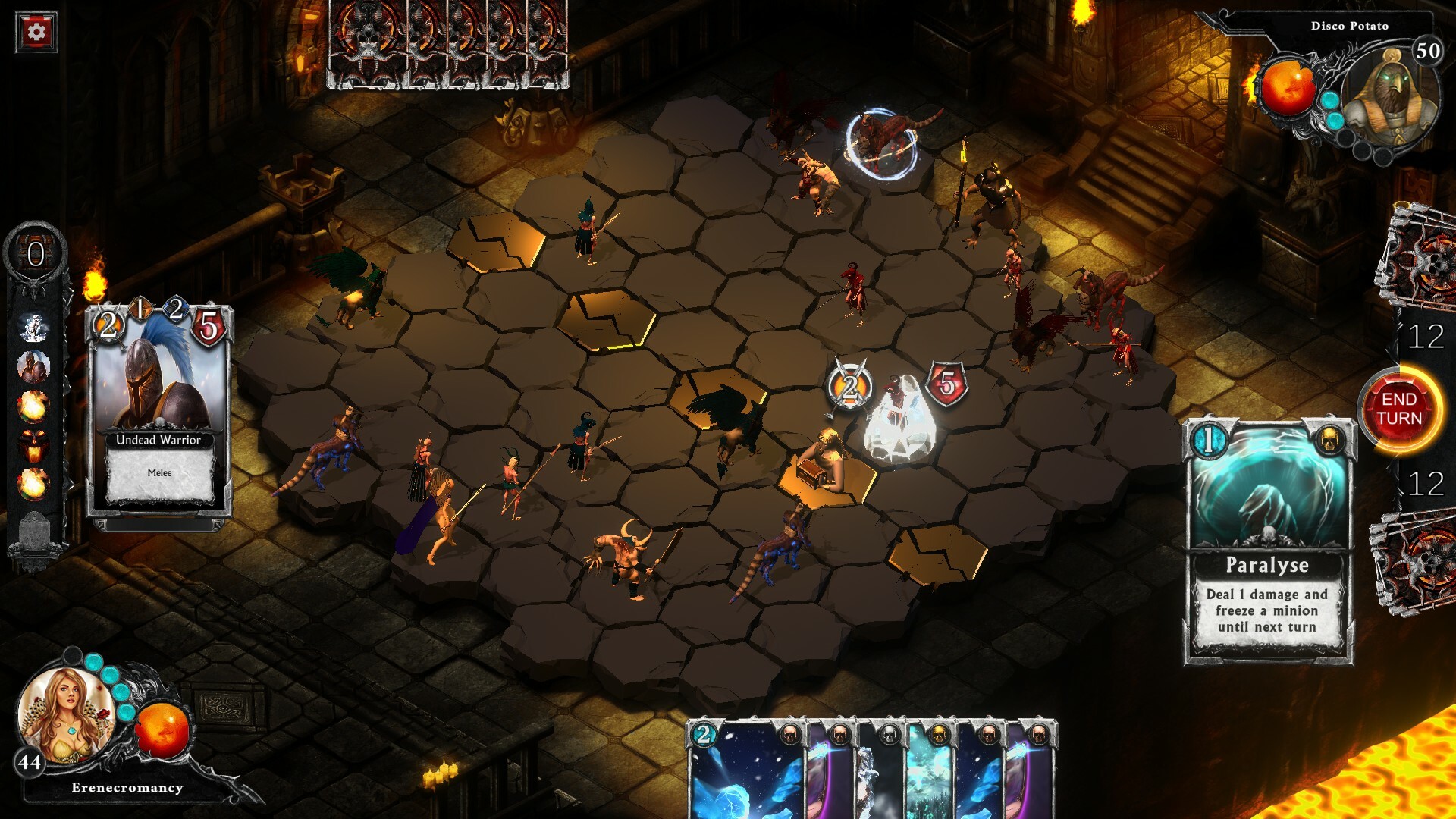
Task: Select the topmost fireball icon in the left sidebar
Action: (x=33, y=406)
